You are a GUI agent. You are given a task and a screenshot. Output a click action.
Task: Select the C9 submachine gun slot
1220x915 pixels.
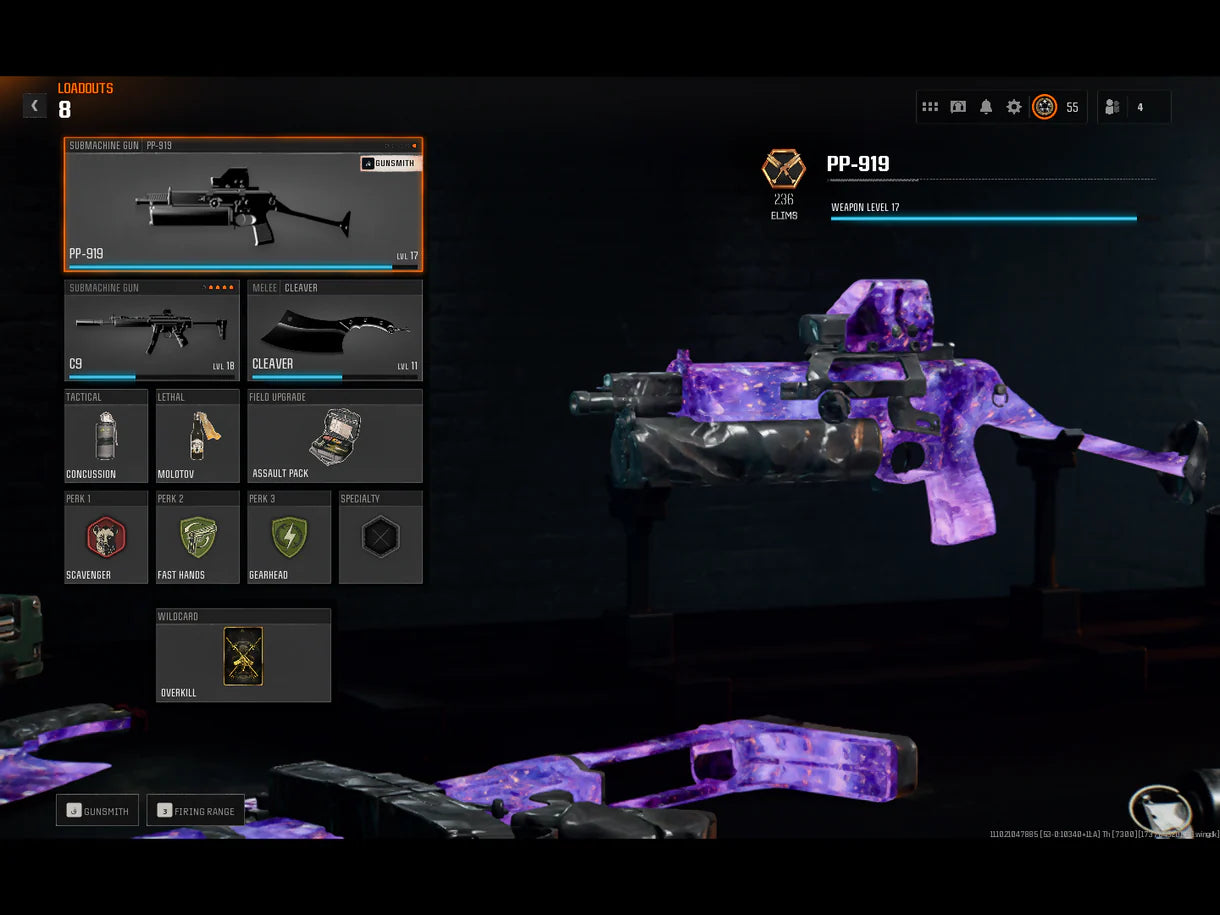152,330
